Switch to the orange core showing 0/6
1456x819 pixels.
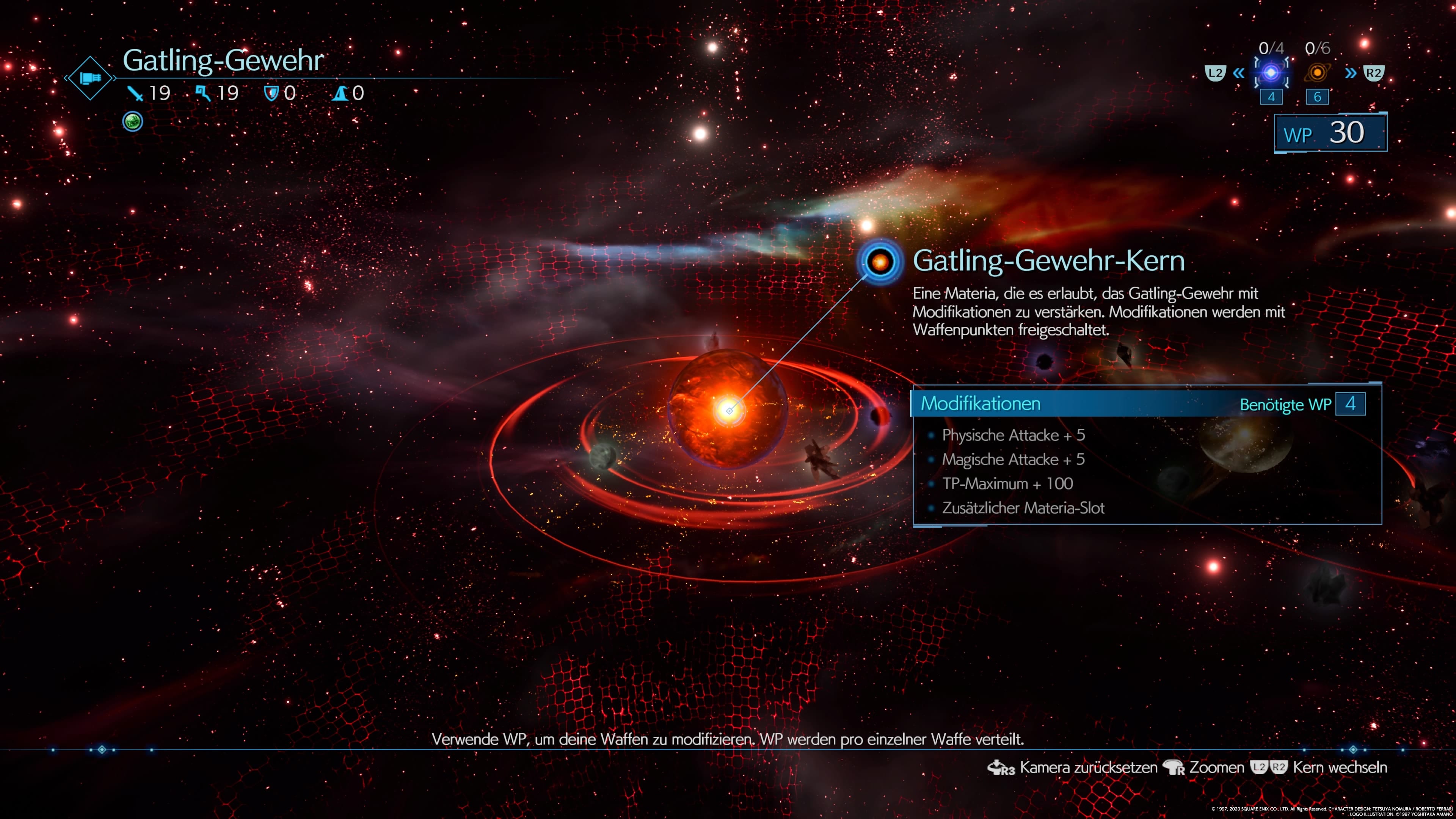pos(1317,72)
